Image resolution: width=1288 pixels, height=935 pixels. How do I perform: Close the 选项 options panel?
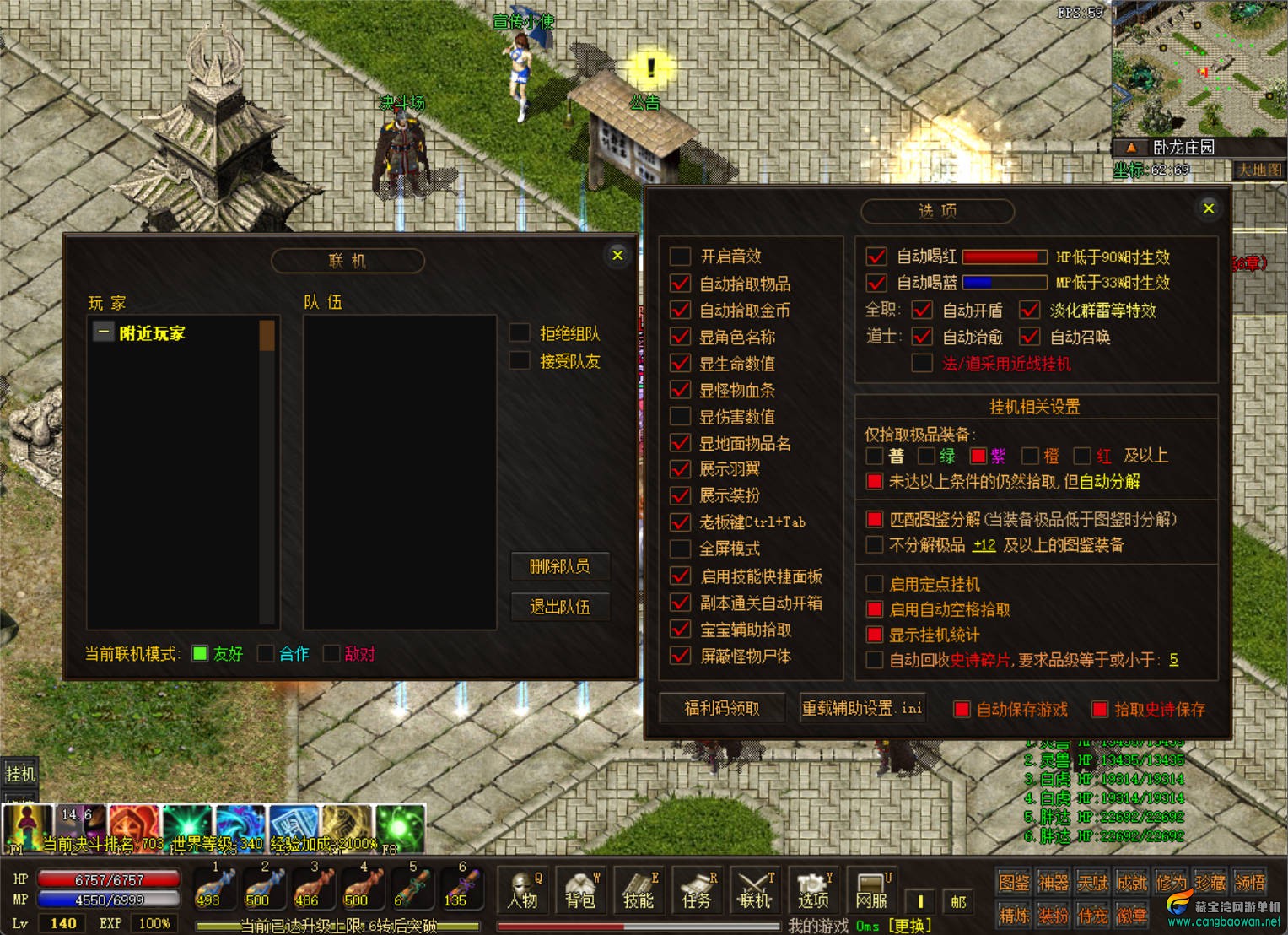click(x=1208, y=208)
